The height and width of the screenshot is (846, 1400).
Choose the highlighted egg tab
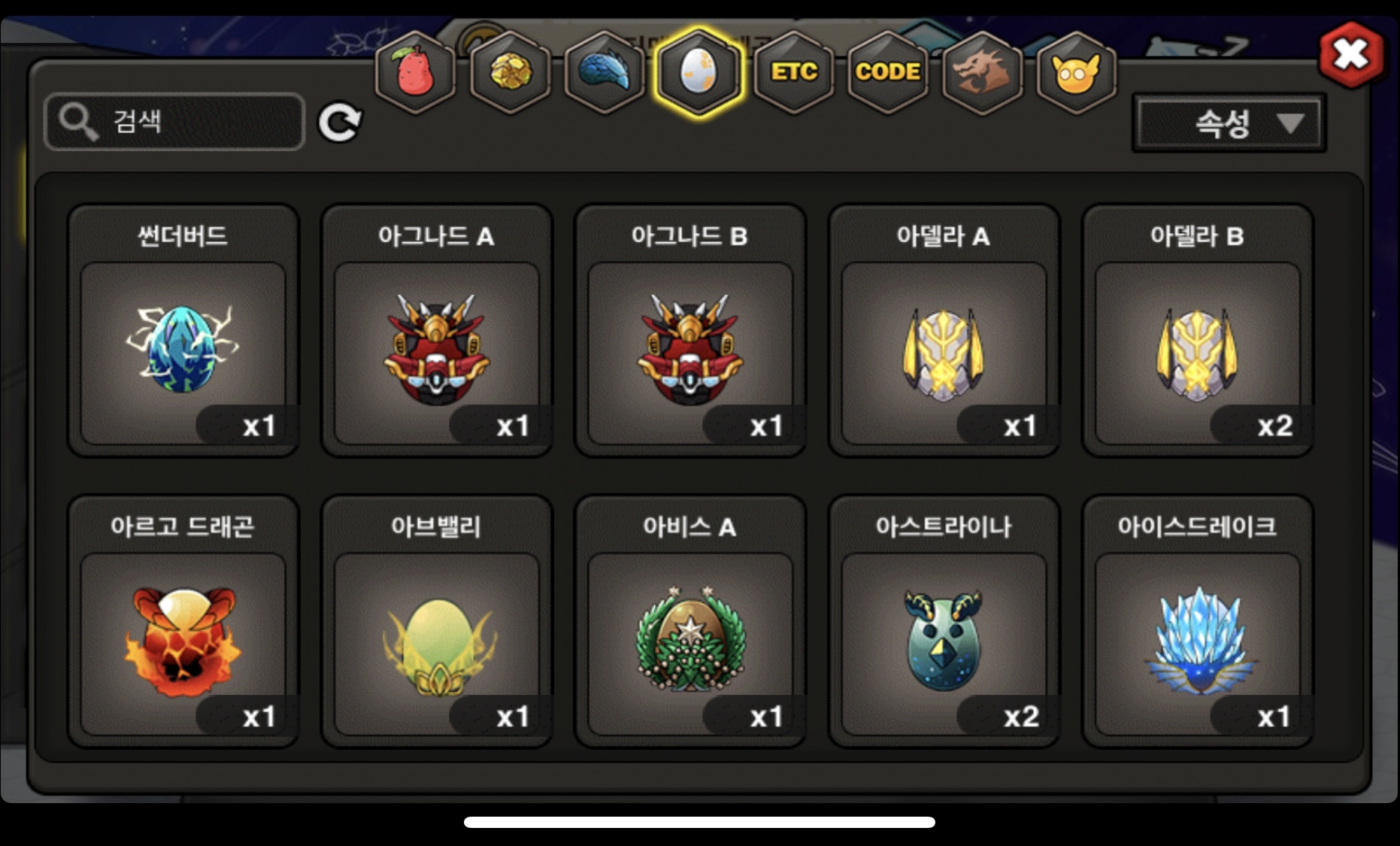click(698, 73)
